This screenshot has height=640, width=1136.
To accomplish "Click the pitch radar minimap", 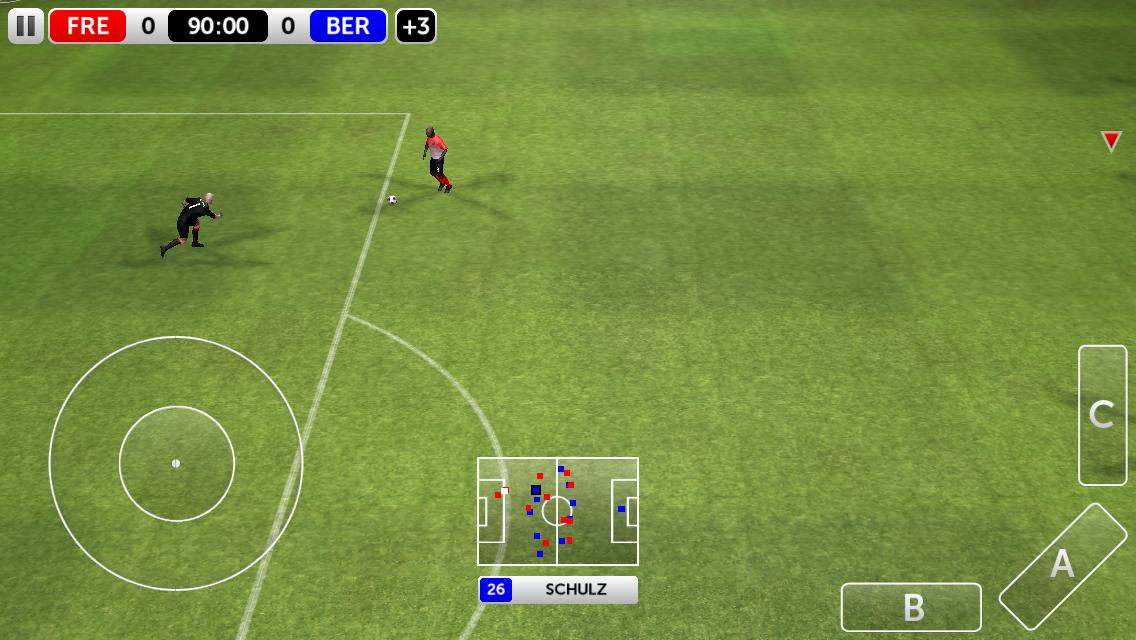I will tap(557, 511).
